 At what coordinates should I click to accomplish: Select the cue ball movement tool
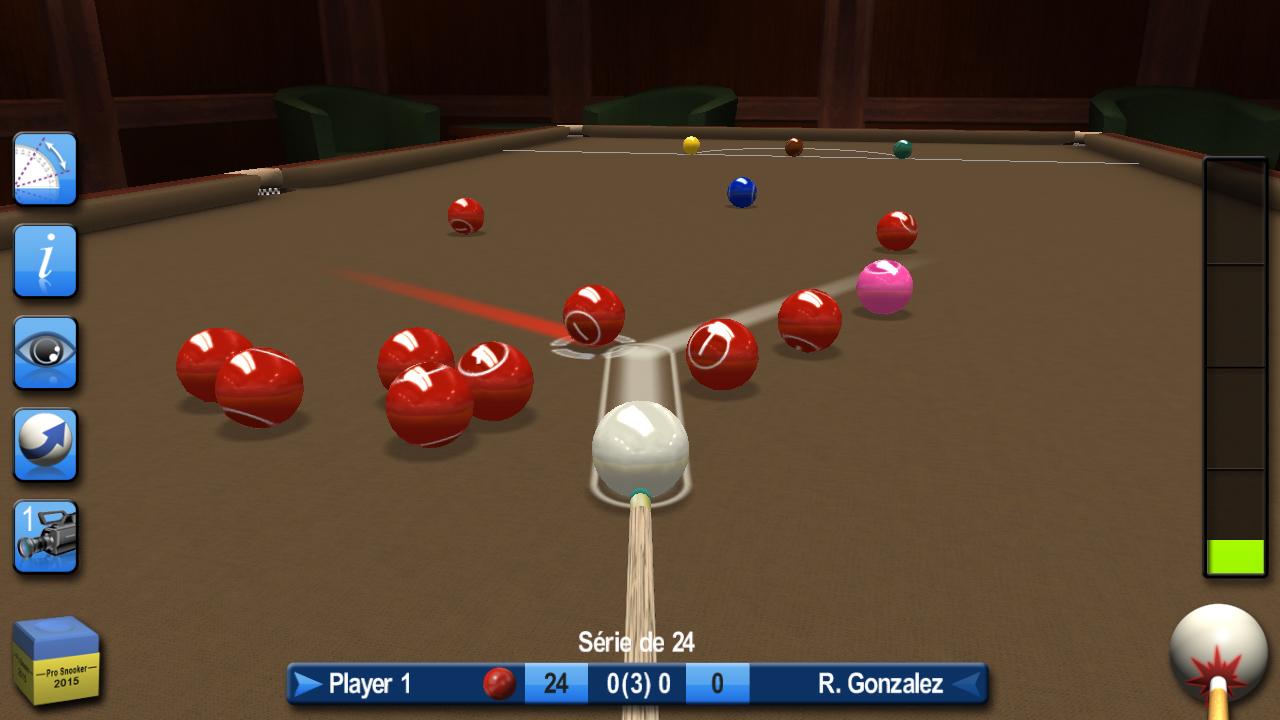45,443
